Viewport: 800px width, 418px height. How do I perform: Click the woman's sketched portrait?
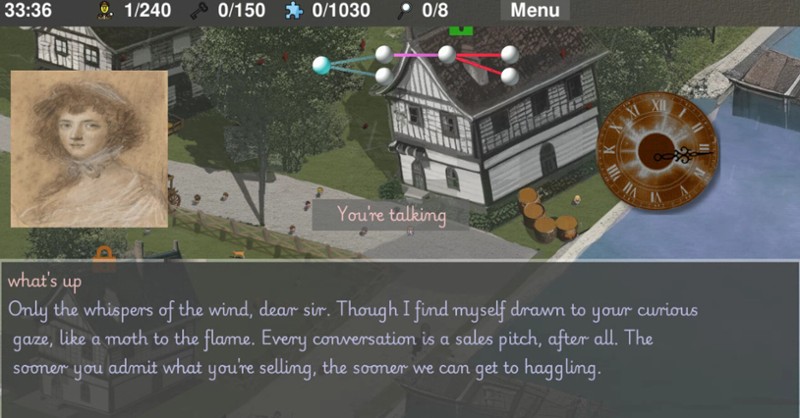pyautogui.click(x=88, y=148)
